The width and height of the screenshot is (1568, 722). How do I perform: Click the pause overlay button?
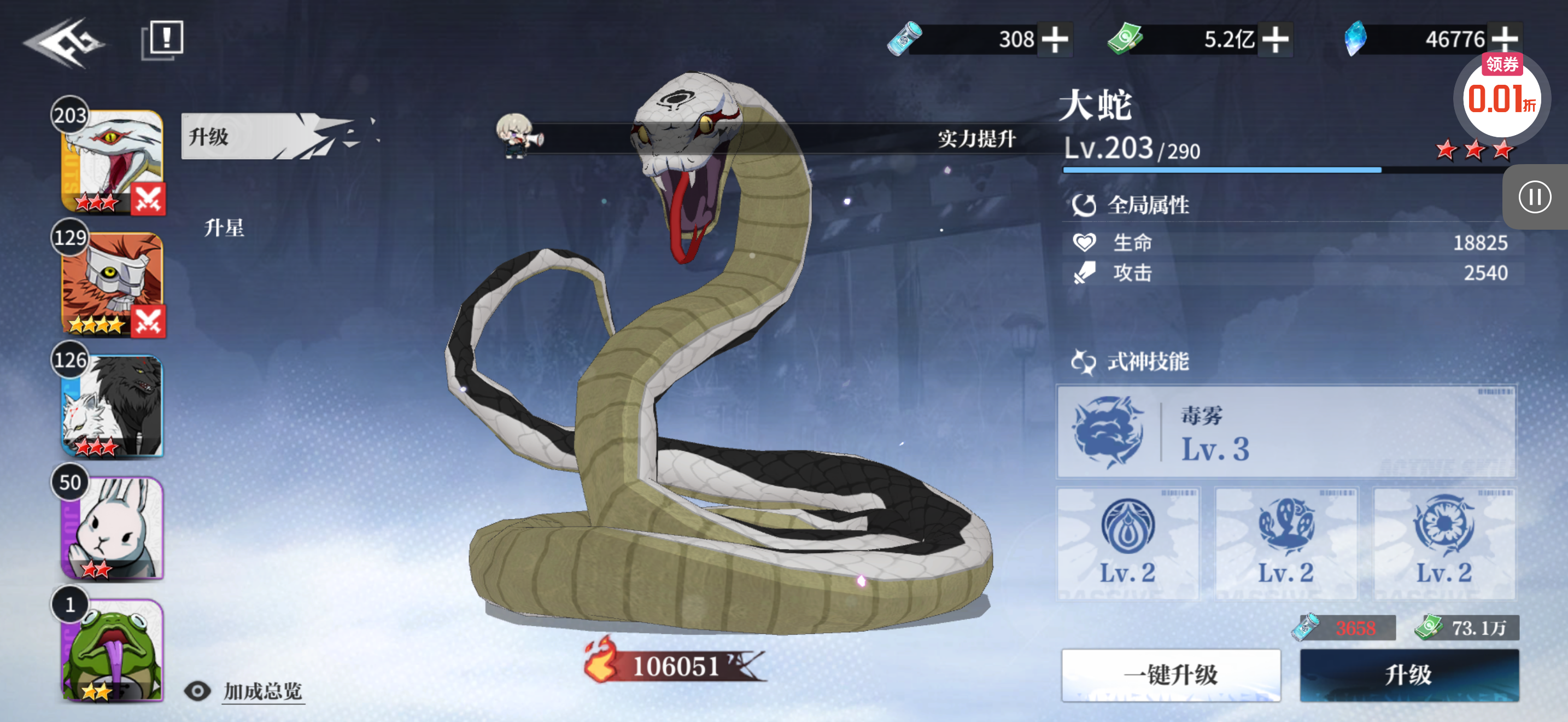click(1534, 197)
